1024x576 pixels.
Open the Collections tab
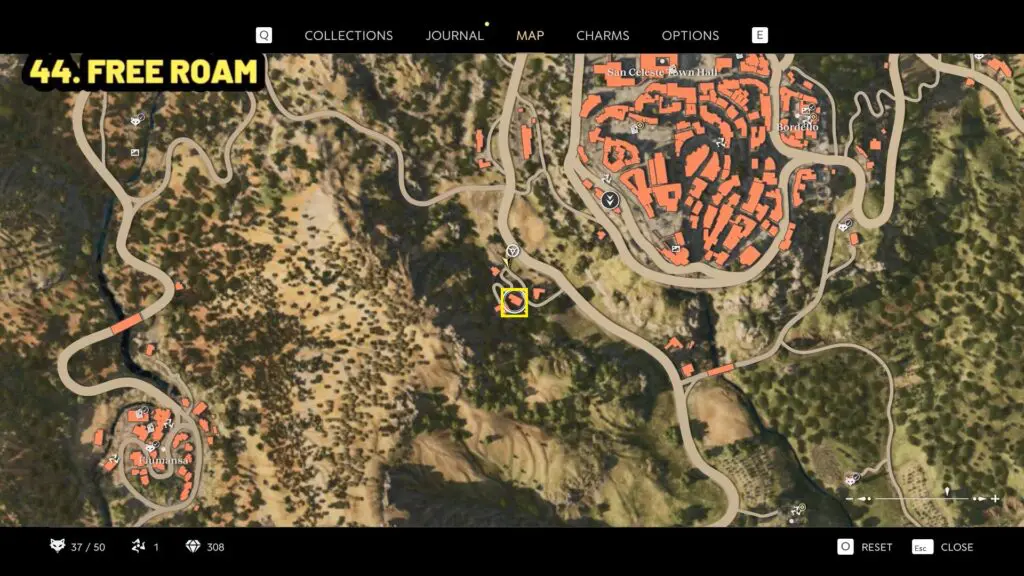tap(348, 35)
